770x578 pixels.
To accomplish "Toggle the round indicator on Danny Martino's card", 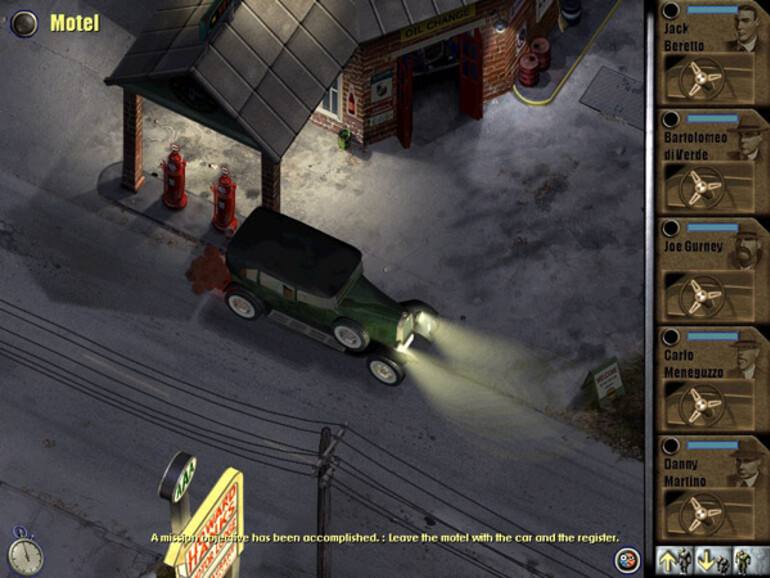I will [x=671, y=445].
